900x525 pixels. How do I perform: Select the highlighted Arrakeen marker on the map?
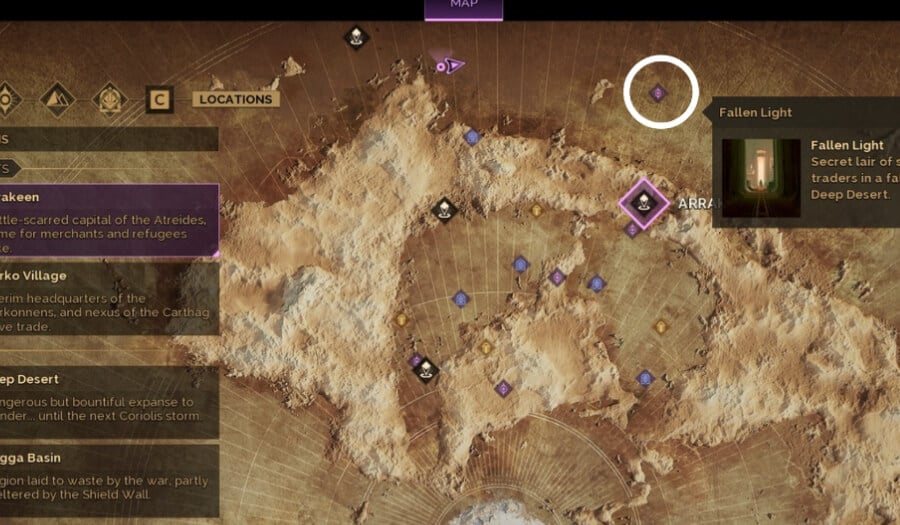644,203
